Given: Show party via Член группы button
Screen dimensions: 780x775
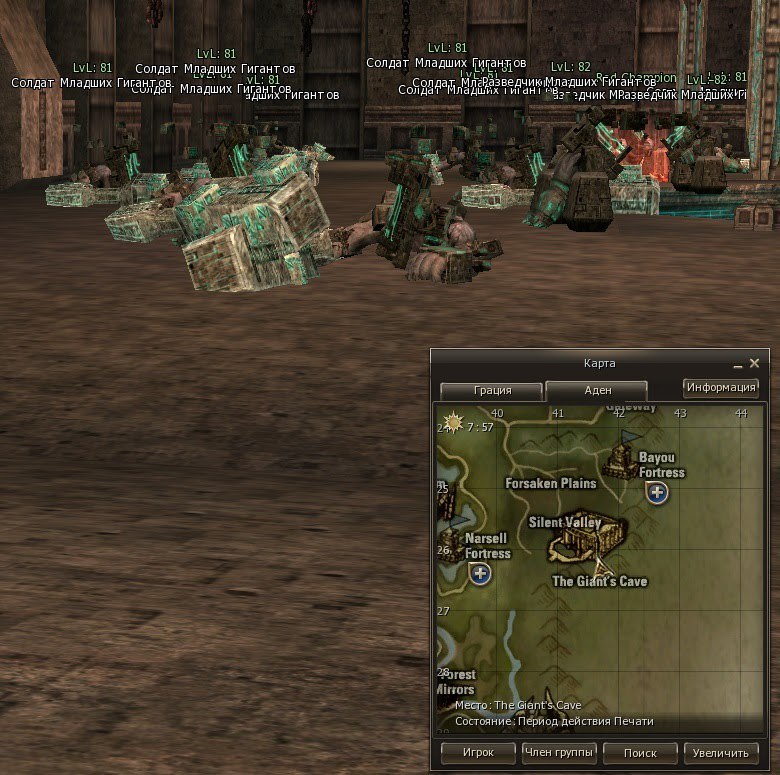Looking at the screenshot, I should click(x=559, y=753).
